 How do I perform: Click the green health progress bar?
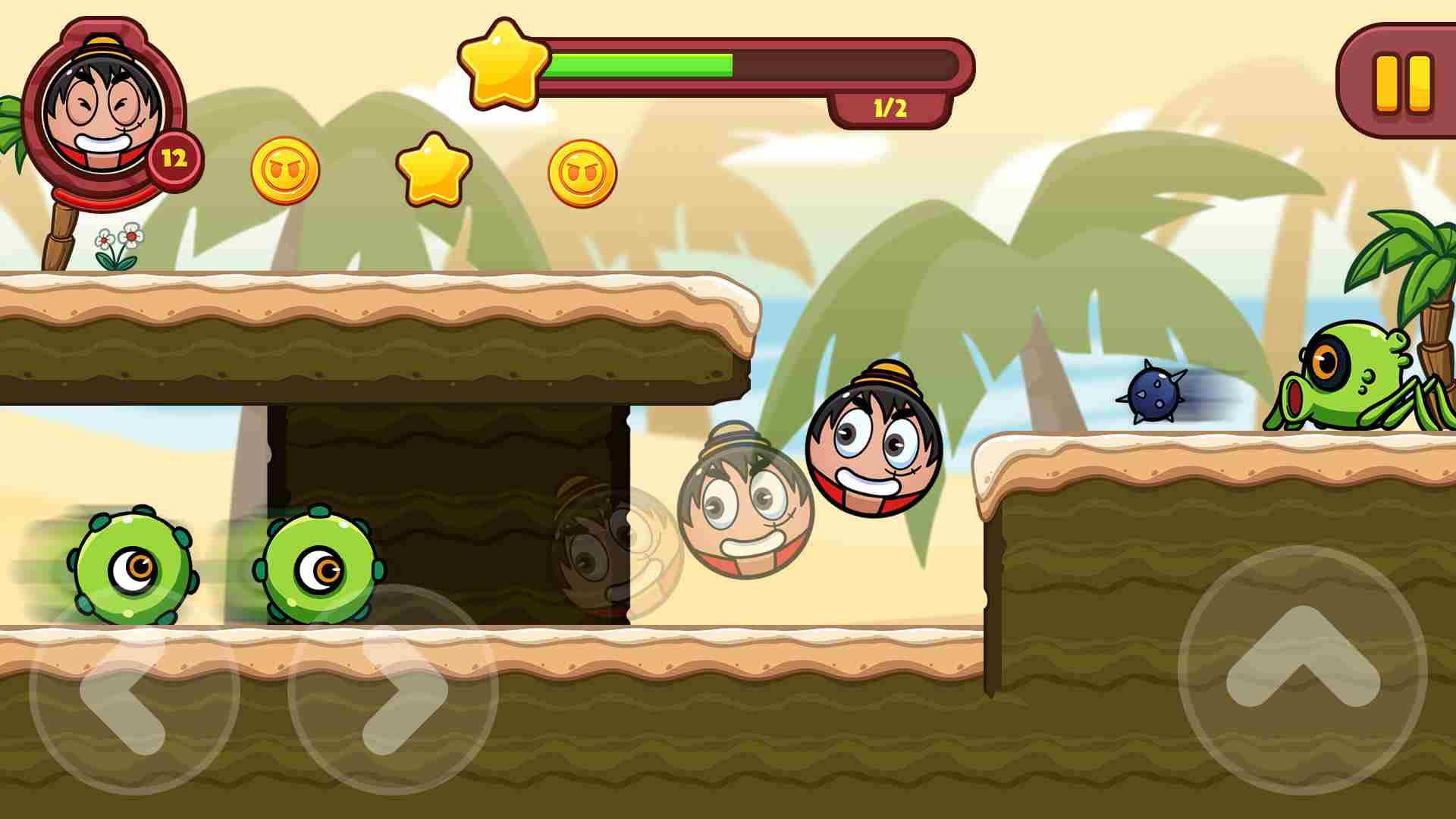(641, 64)
